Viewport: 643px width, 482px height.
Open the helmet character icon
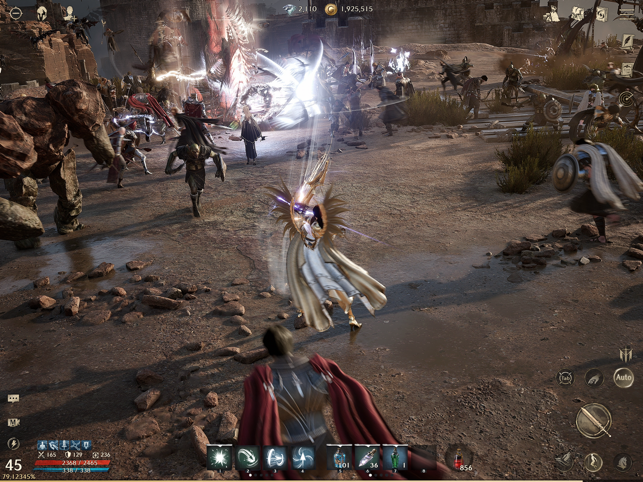[43, 14]
